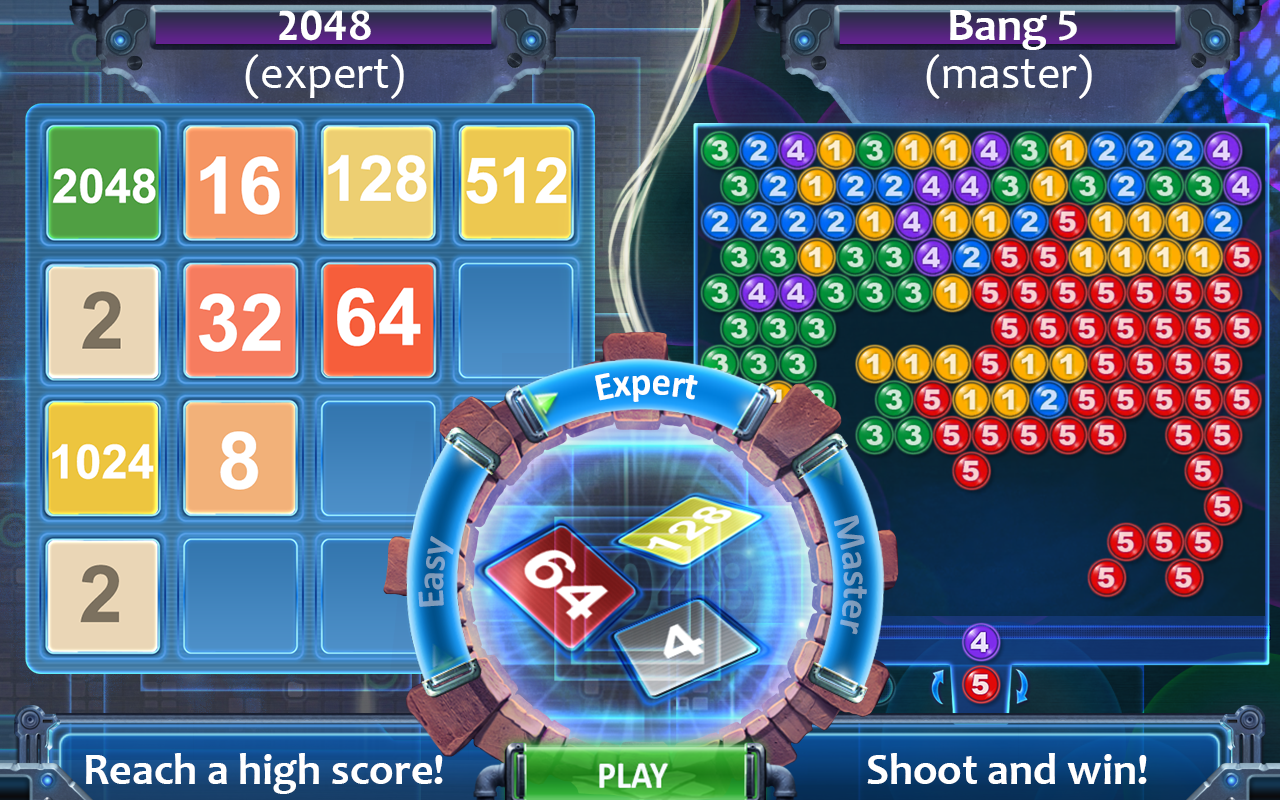Open the 2048 (expert) game panel

322,25
